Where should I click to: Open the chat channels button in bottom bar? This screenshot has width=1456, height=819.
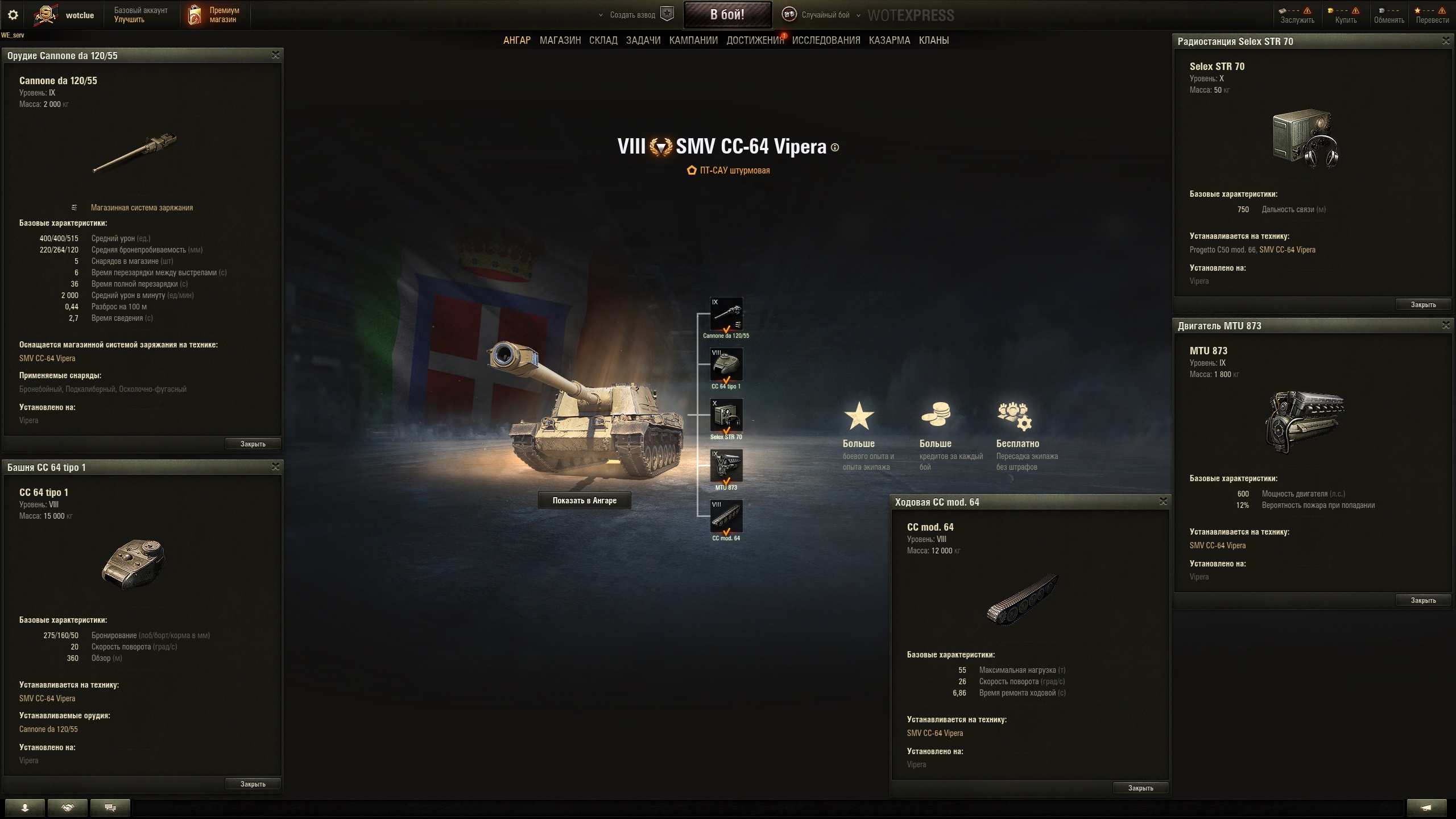coord(110,808)
